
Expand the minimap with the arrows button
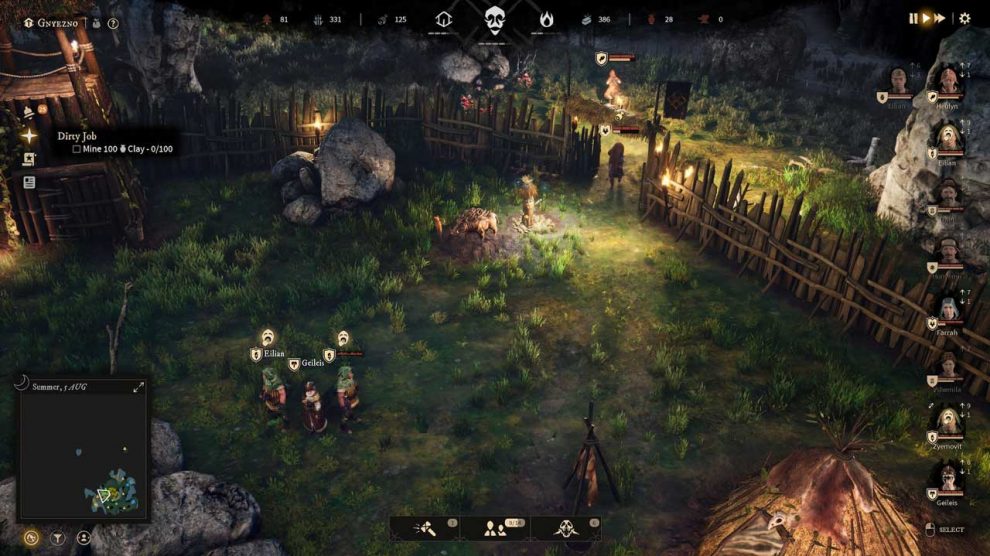click(x=138, y=387)
